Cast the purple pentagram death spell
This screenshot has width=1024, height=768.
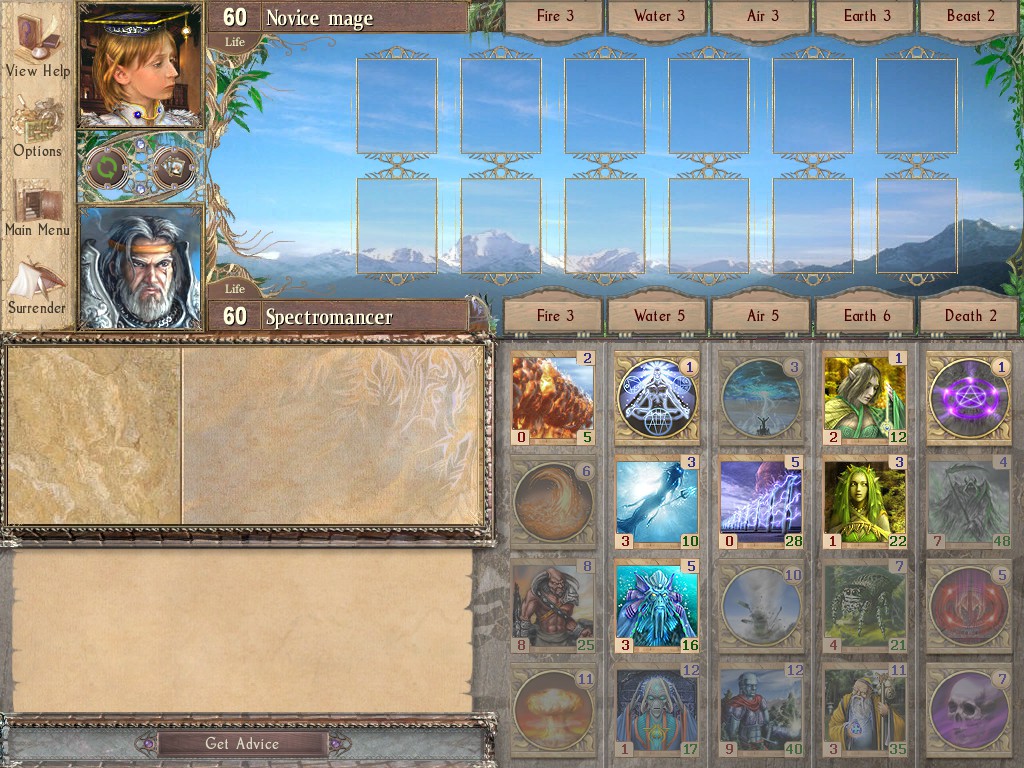point(967,397)
